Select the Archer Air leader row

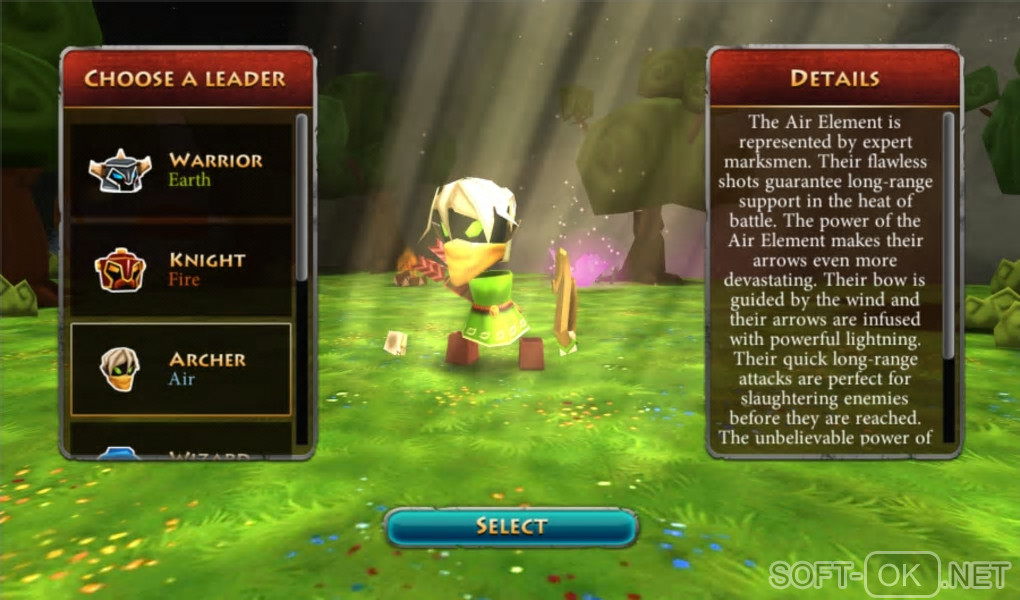(x=181, y=368)
